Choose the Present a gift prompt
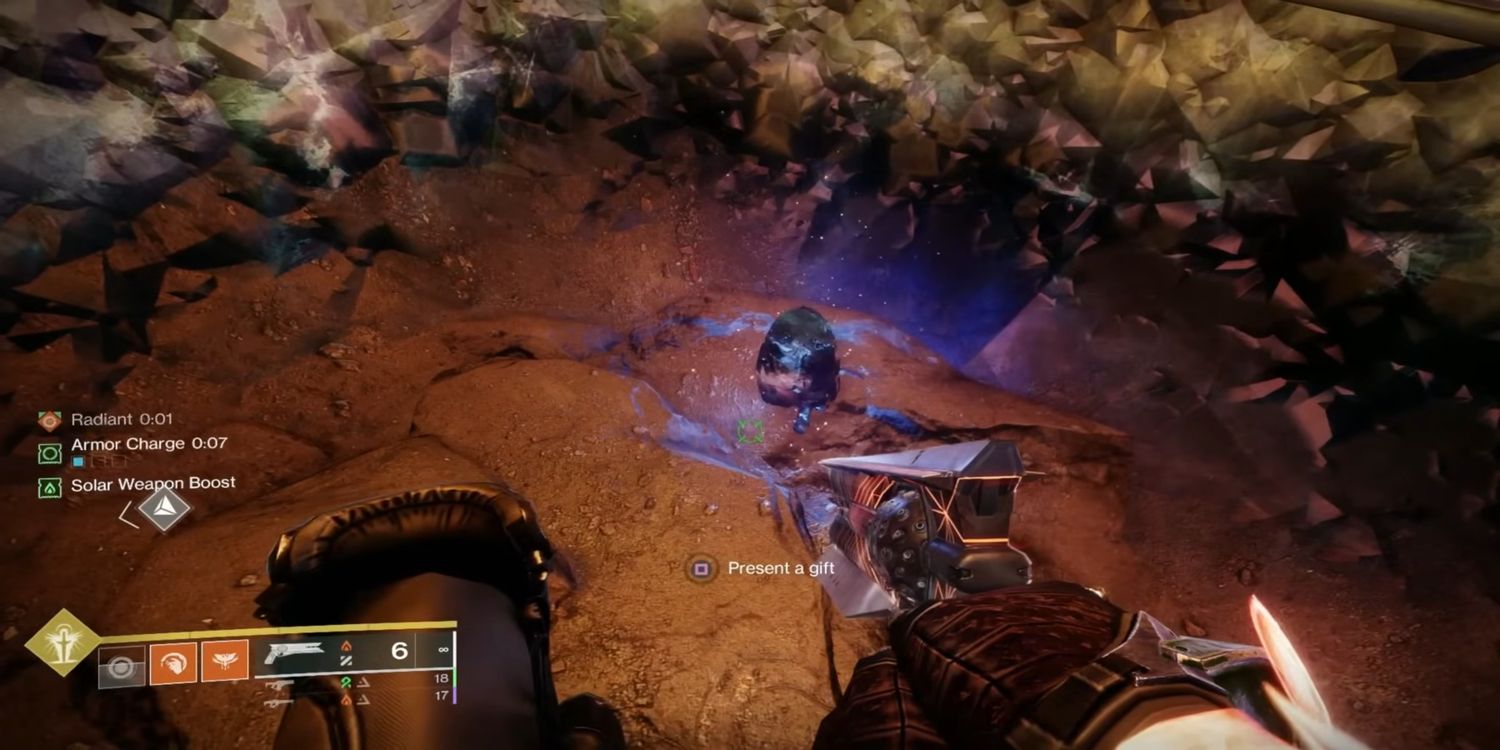 click(x=766, y=569)
